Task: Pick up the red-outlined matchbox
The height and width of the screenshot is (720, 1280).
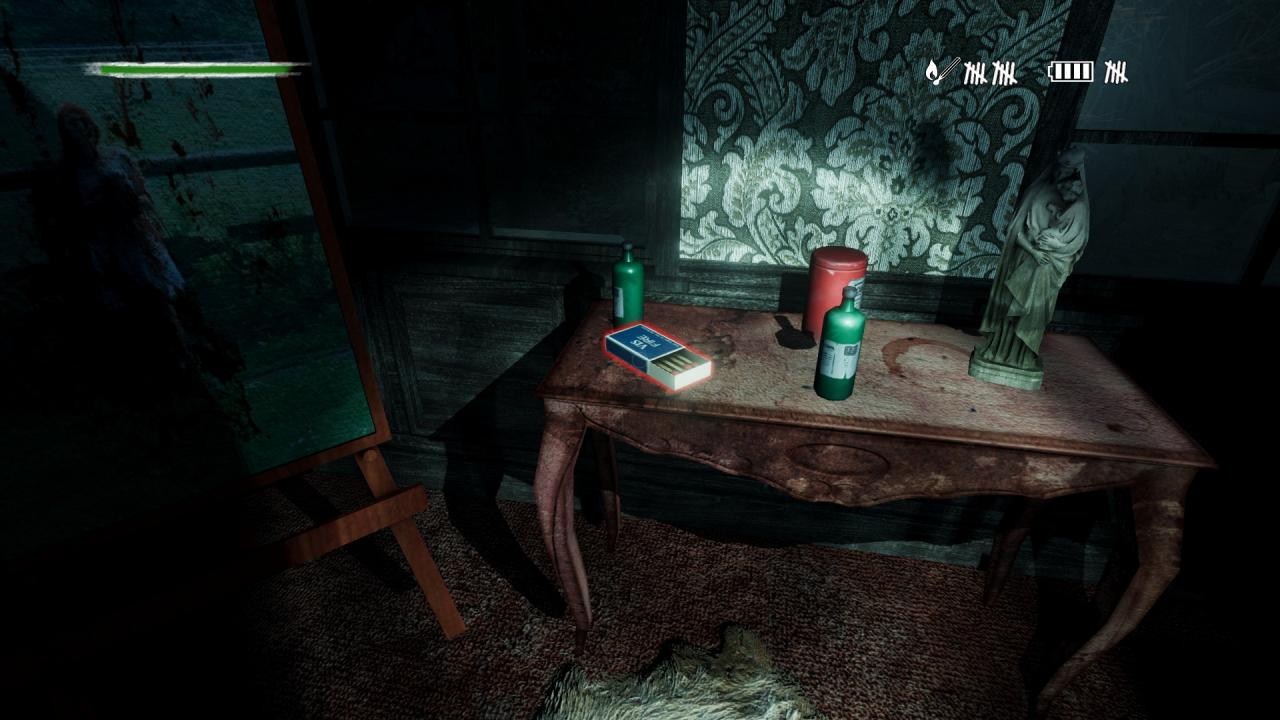Action: tap(657, 355)
